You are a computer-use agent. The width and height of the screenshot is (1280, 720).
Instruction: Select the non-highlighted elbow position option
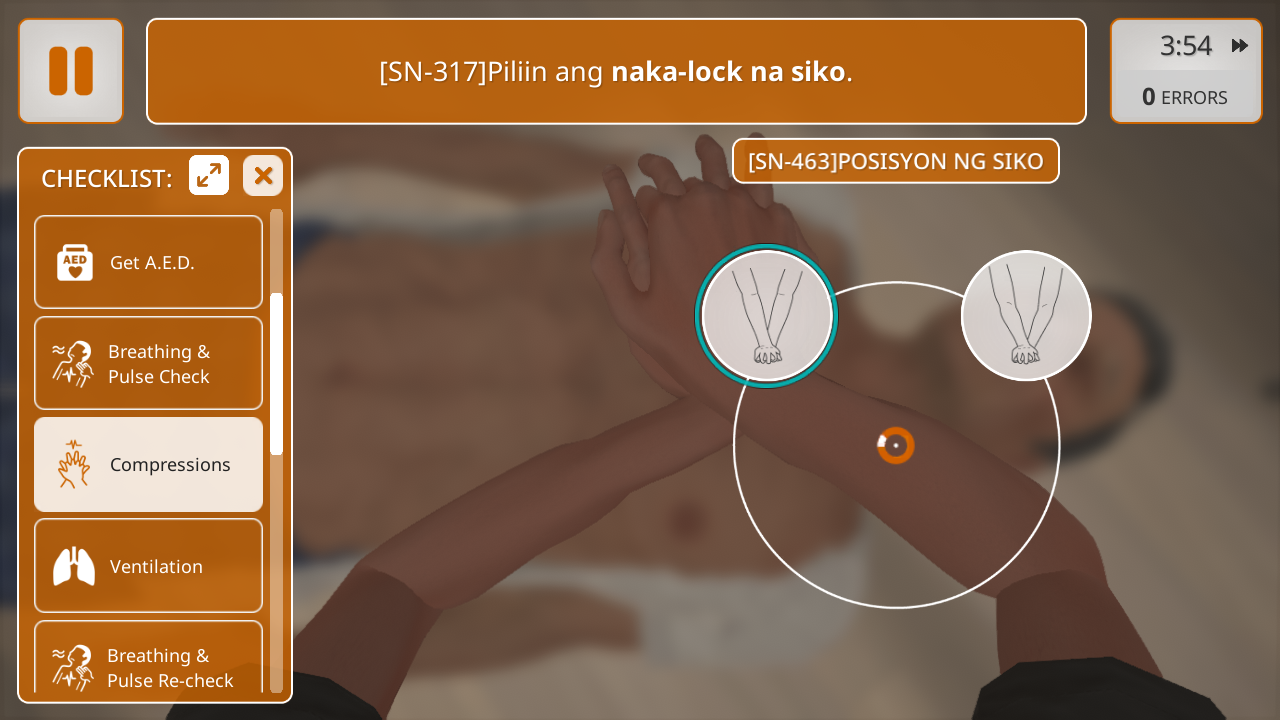[x=1026, y=315]
